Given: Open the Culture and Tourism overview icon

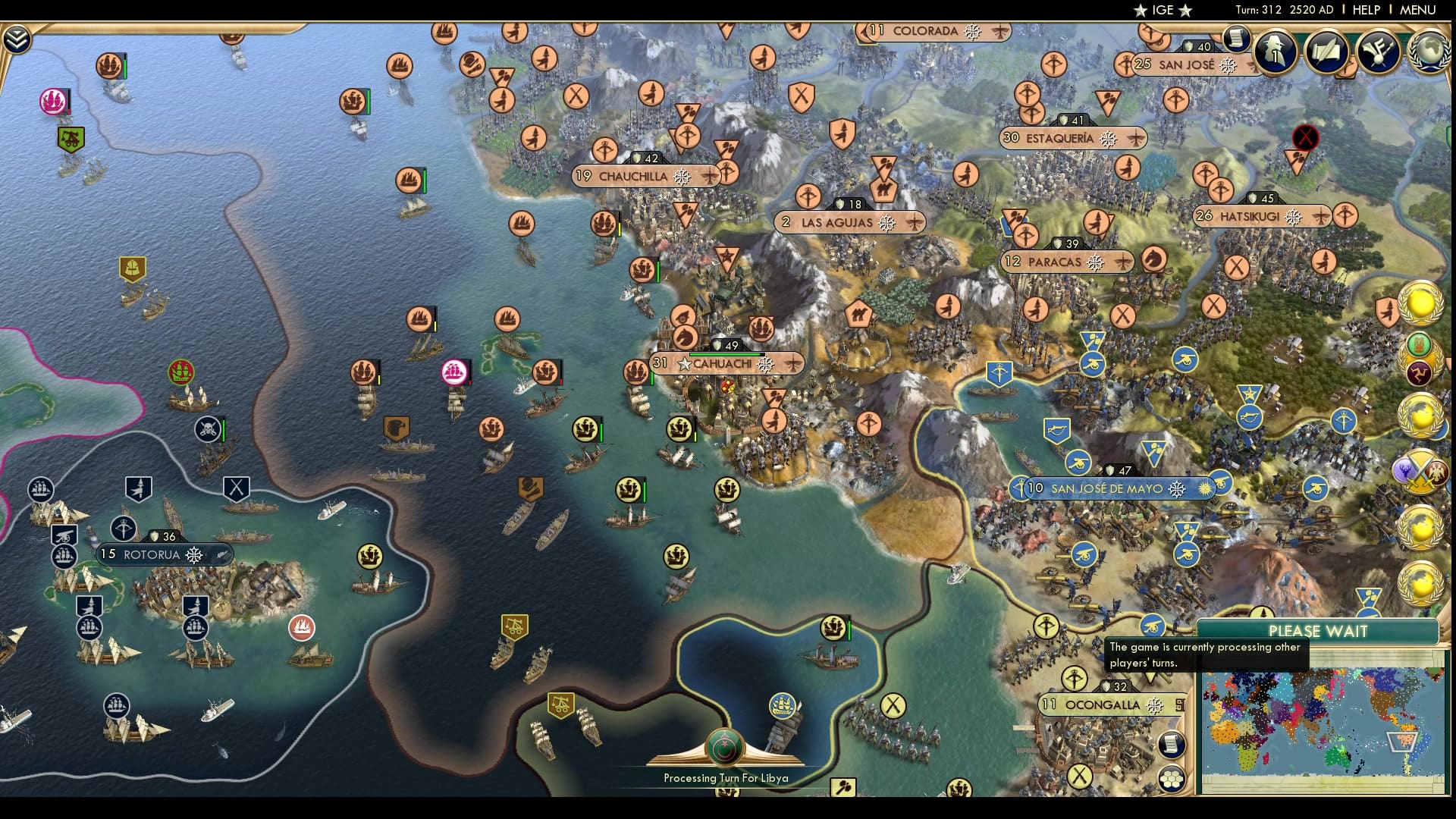Looking at the screenshot, I should tap(1377, 53).
